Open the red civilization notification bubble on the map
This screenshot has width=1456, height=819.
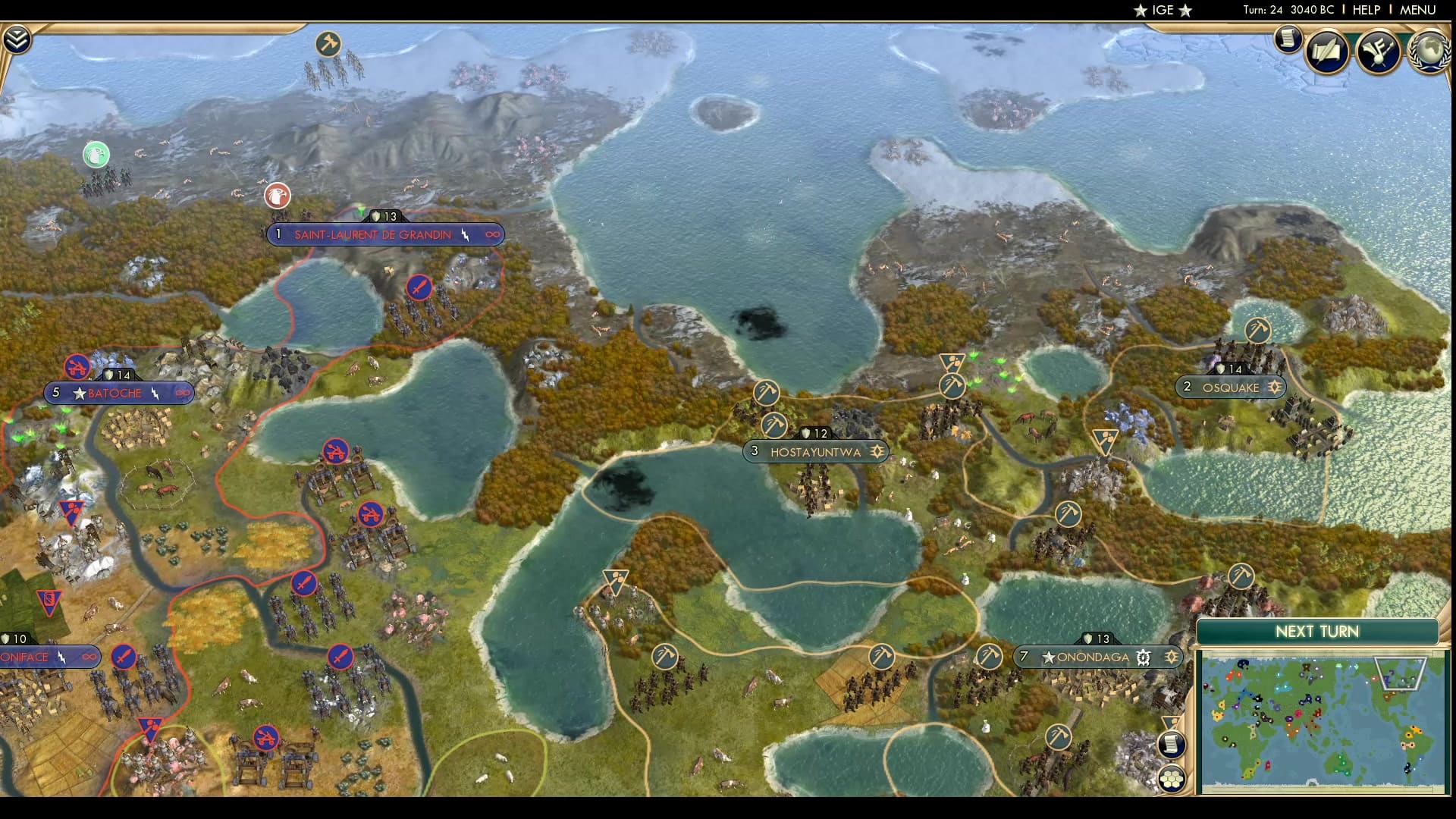point(278,196)
